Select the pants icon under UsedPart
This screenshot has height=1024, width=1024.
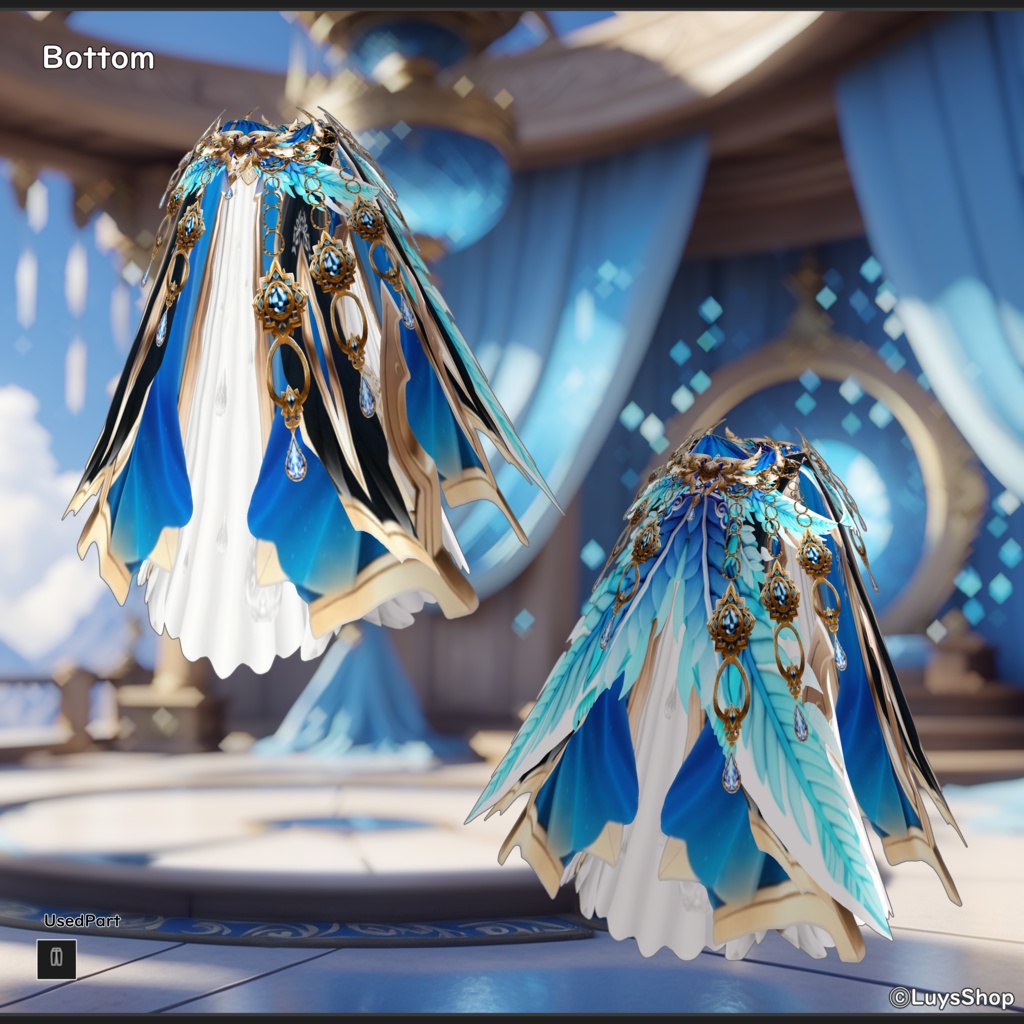coord(57,959)
